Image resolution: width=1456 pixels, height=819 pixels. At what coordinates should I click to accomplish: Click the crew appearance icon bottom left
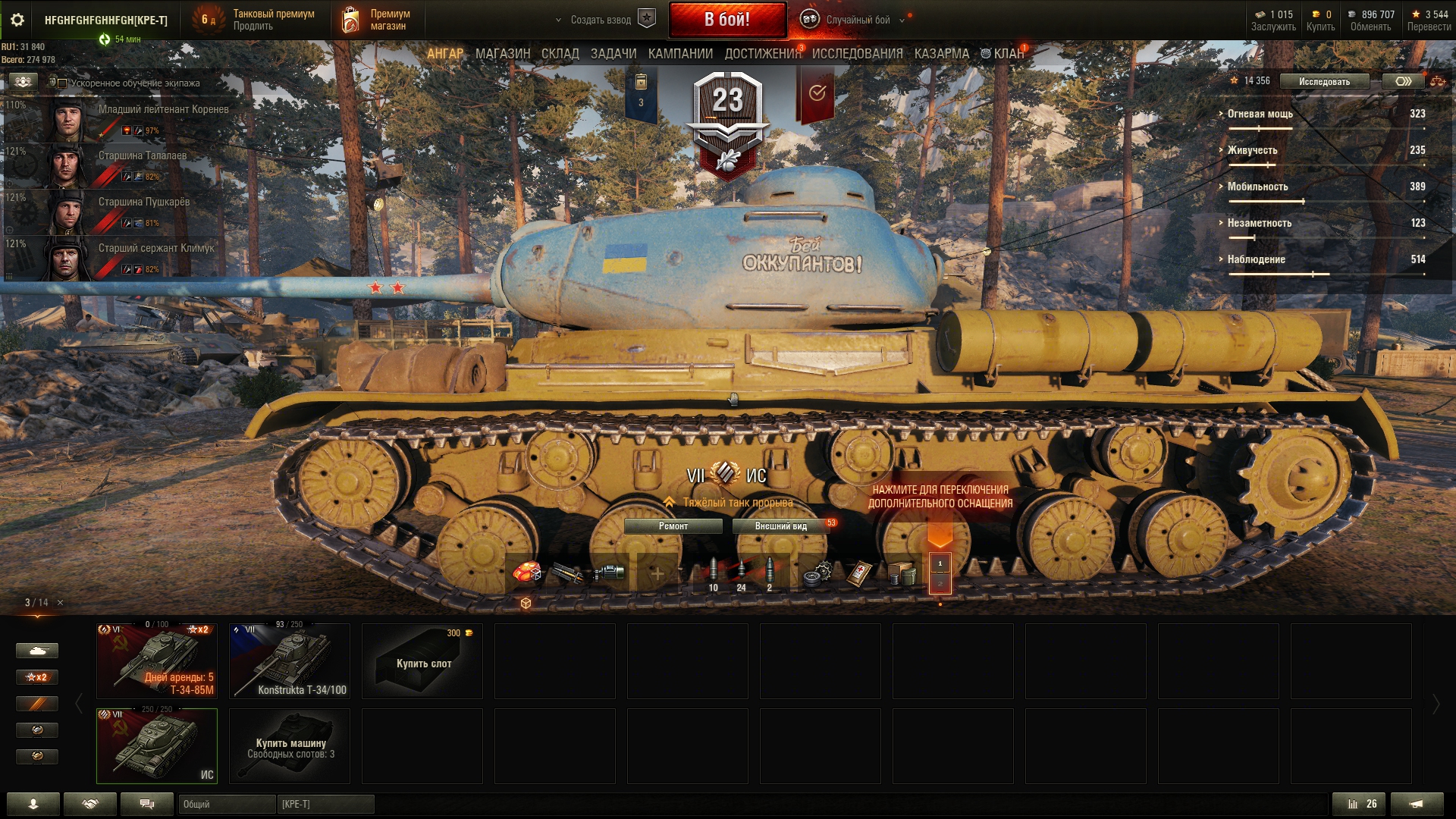(35, 804)
